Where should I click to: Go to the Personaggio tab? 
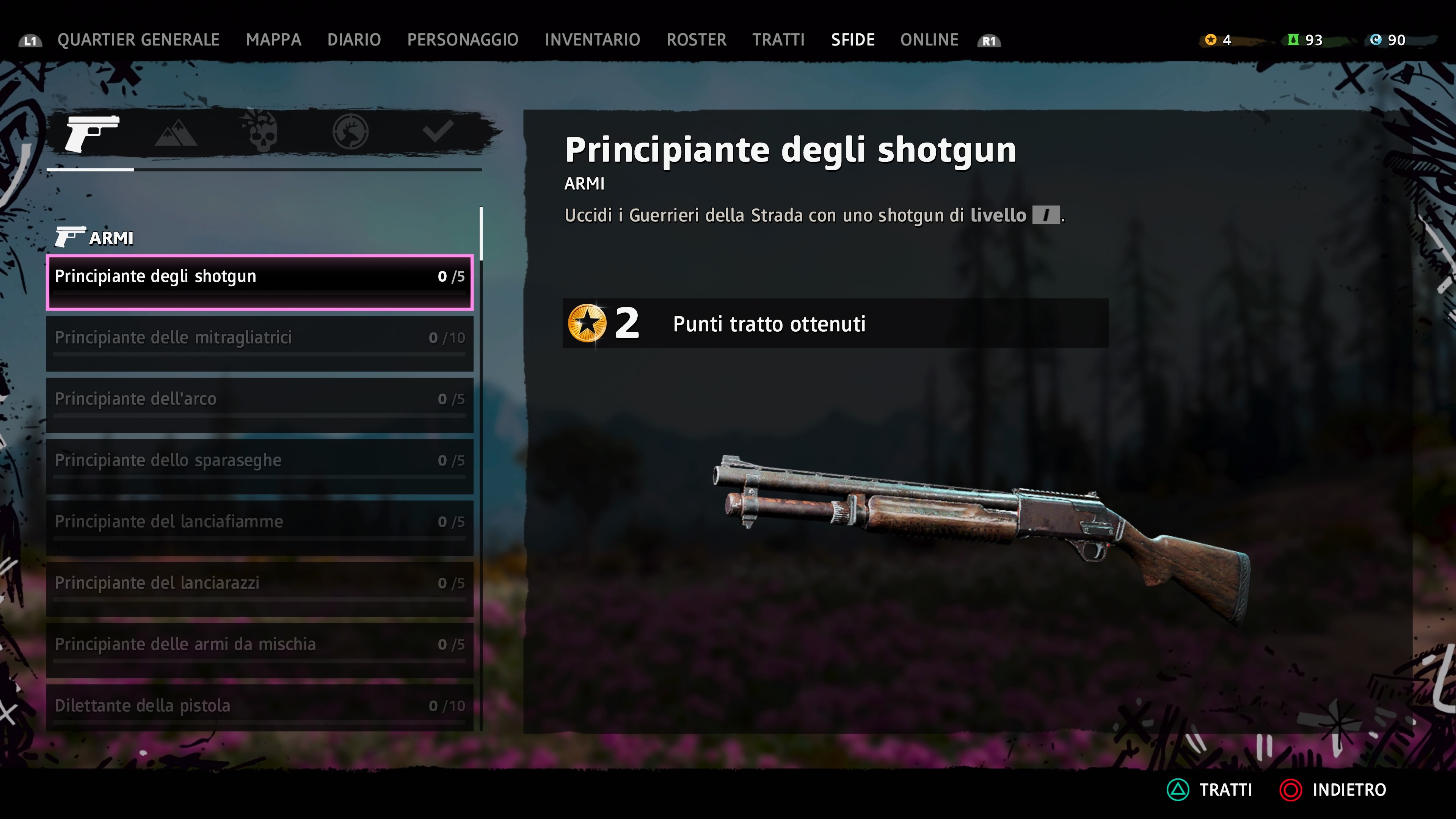click(462, 39)
